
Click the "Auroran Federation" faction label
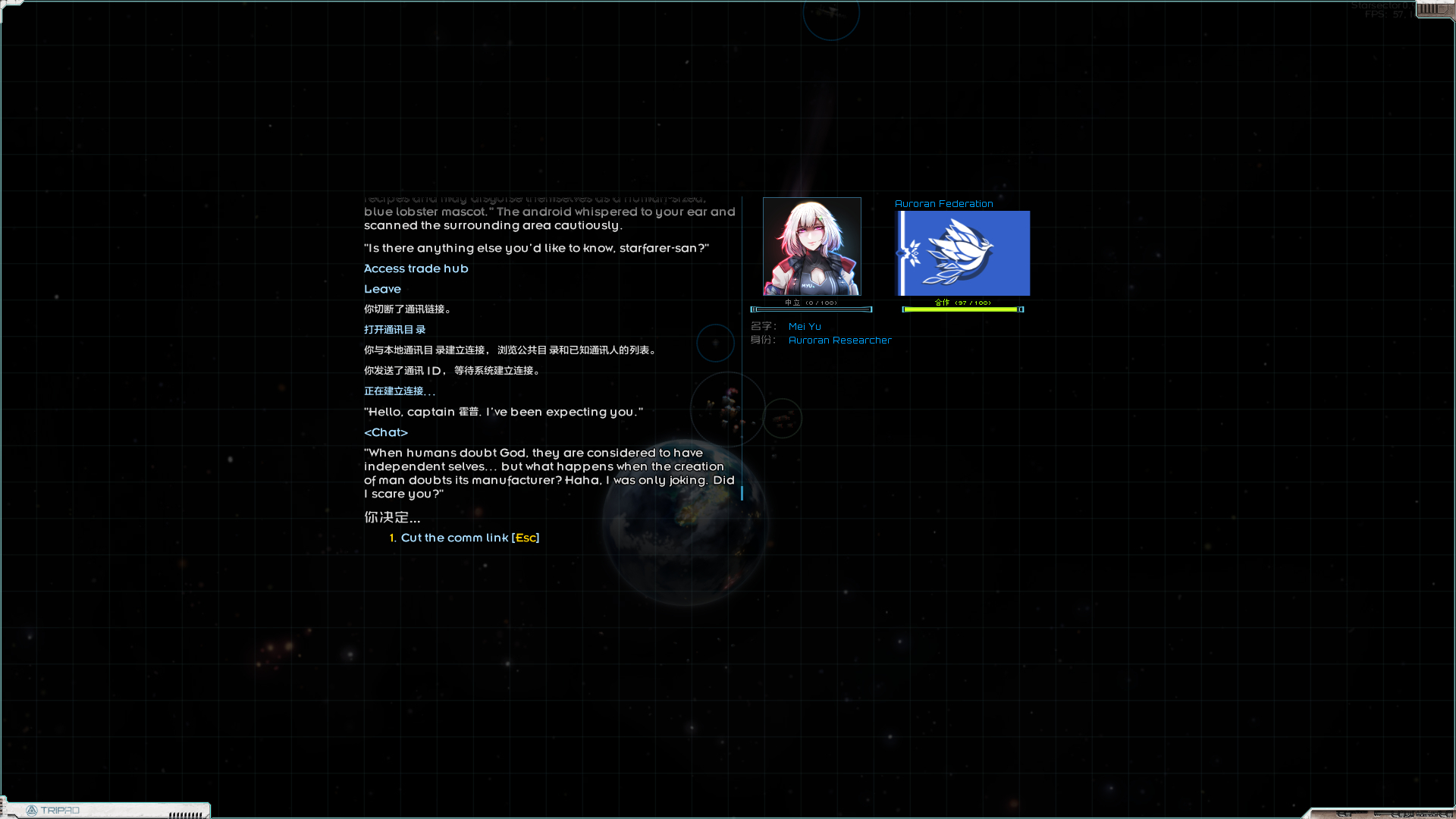click(943, 203)
